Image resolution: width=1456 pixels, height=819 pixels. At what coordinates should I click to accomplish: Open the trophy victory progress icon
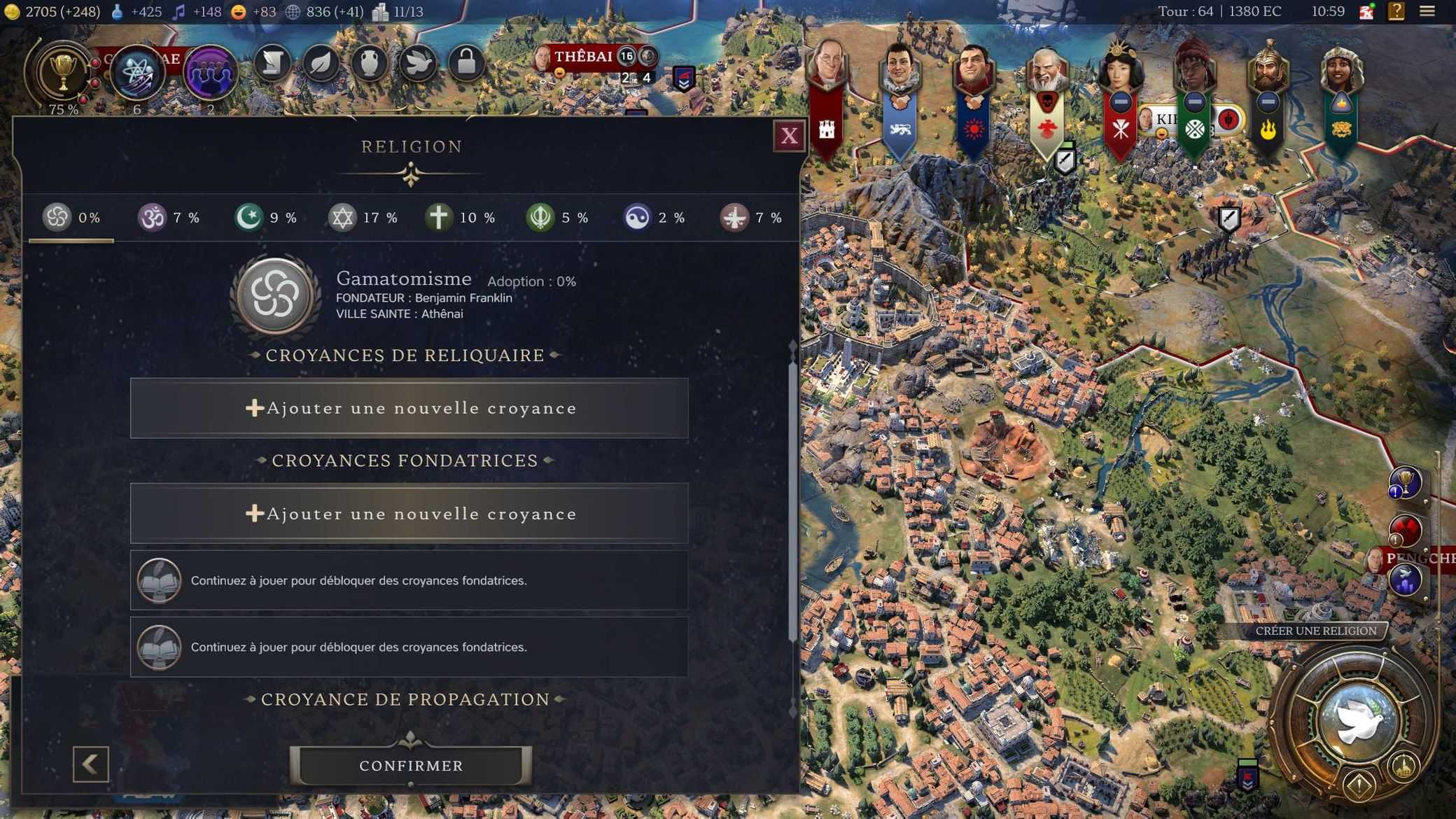(62, 72)
